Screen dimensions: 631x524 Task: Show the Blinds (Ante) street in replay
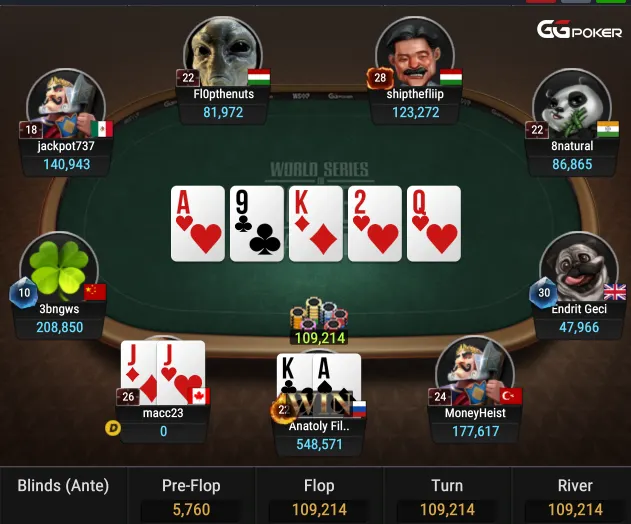coord(63,495)
